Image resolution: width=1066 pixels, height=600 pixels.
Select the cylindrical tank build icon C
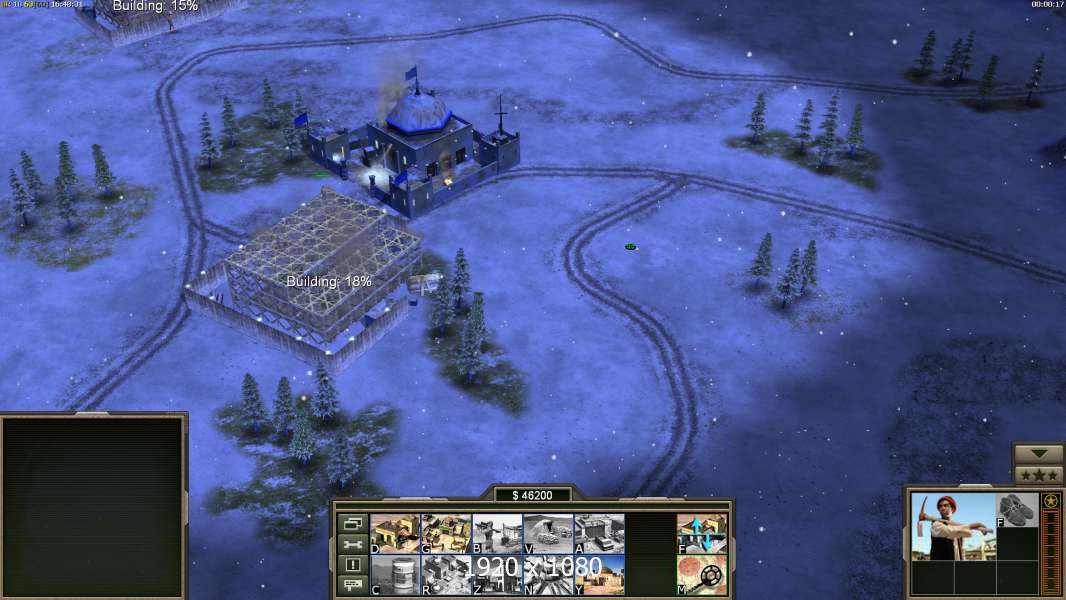[395, 575]
